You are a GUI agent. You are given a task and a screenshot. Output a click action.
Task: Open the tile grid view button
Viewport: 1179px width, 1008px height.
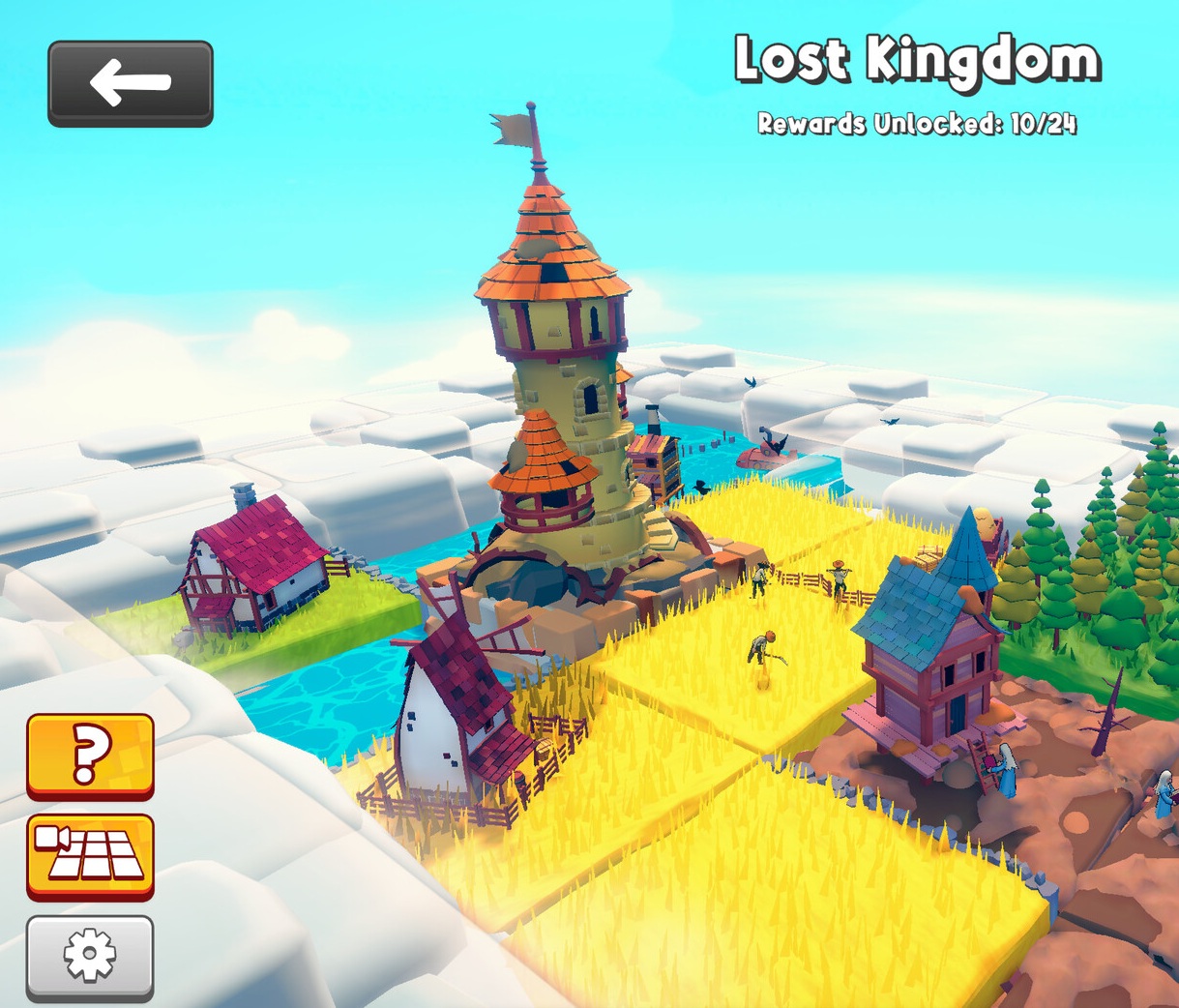point(90,855)
